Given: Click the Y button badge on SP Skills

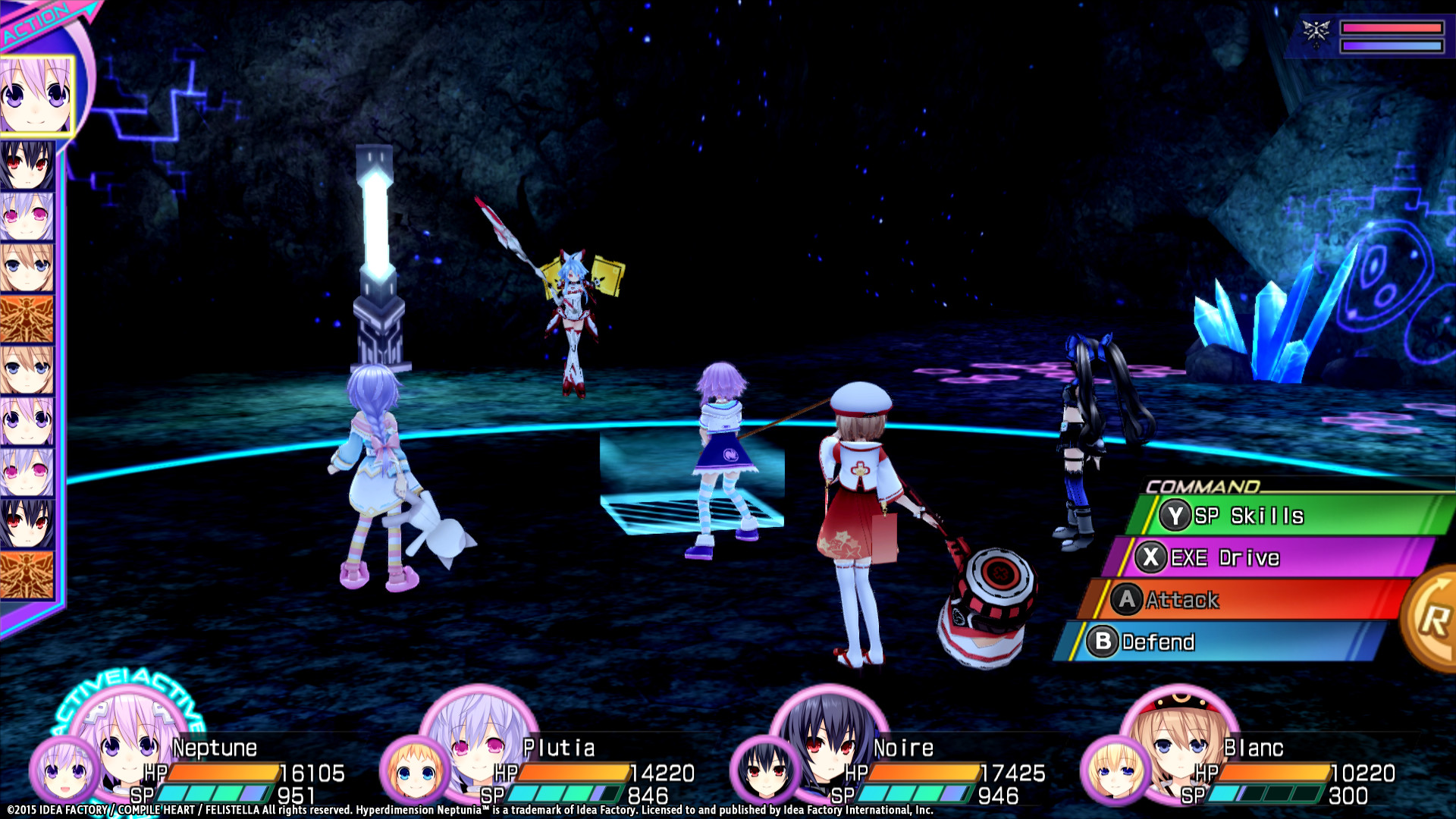Looking at the screenshot, I should tap(1175, 515).
